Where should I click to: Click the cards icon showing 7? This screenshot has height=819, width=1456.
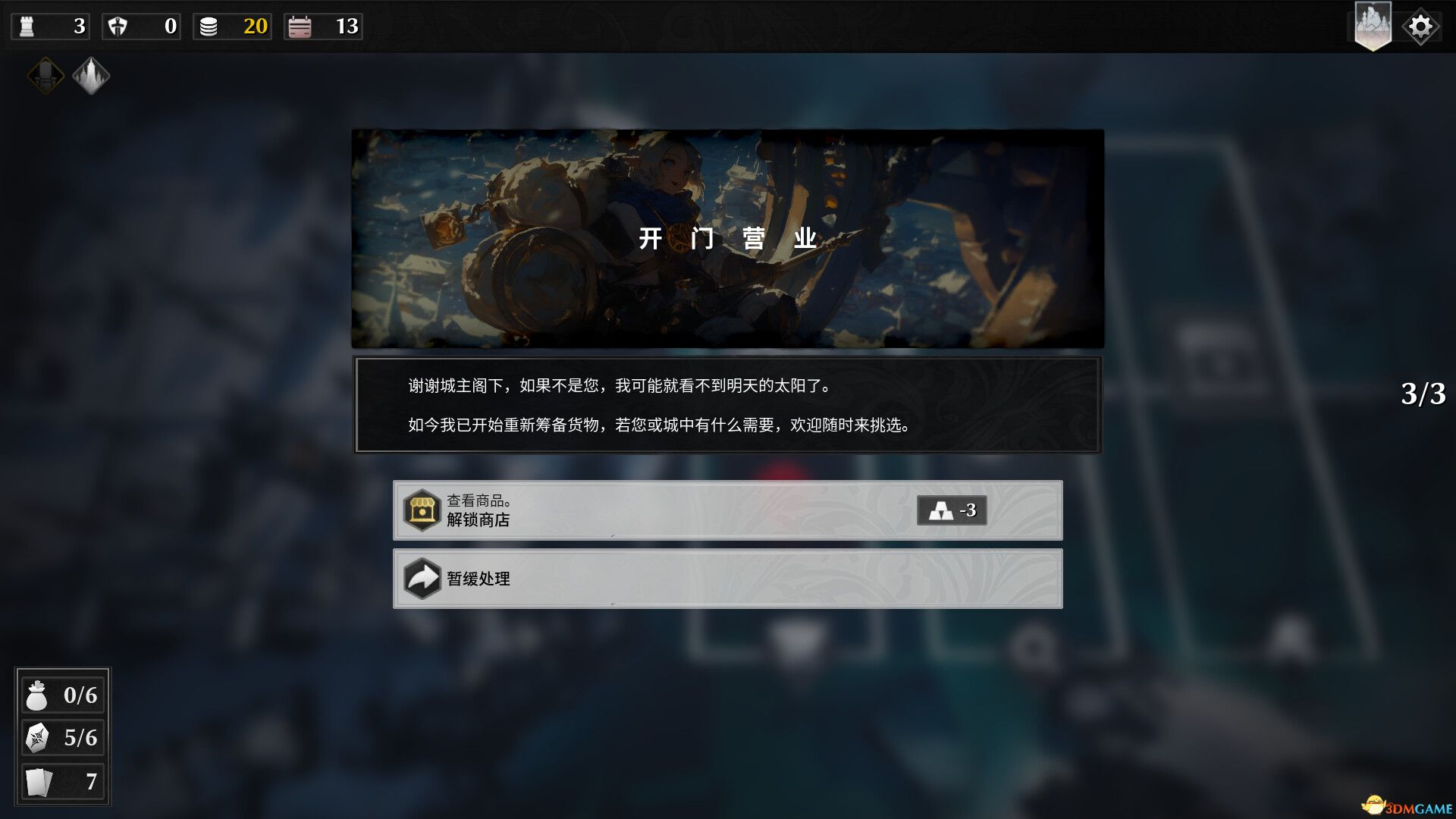38,783
